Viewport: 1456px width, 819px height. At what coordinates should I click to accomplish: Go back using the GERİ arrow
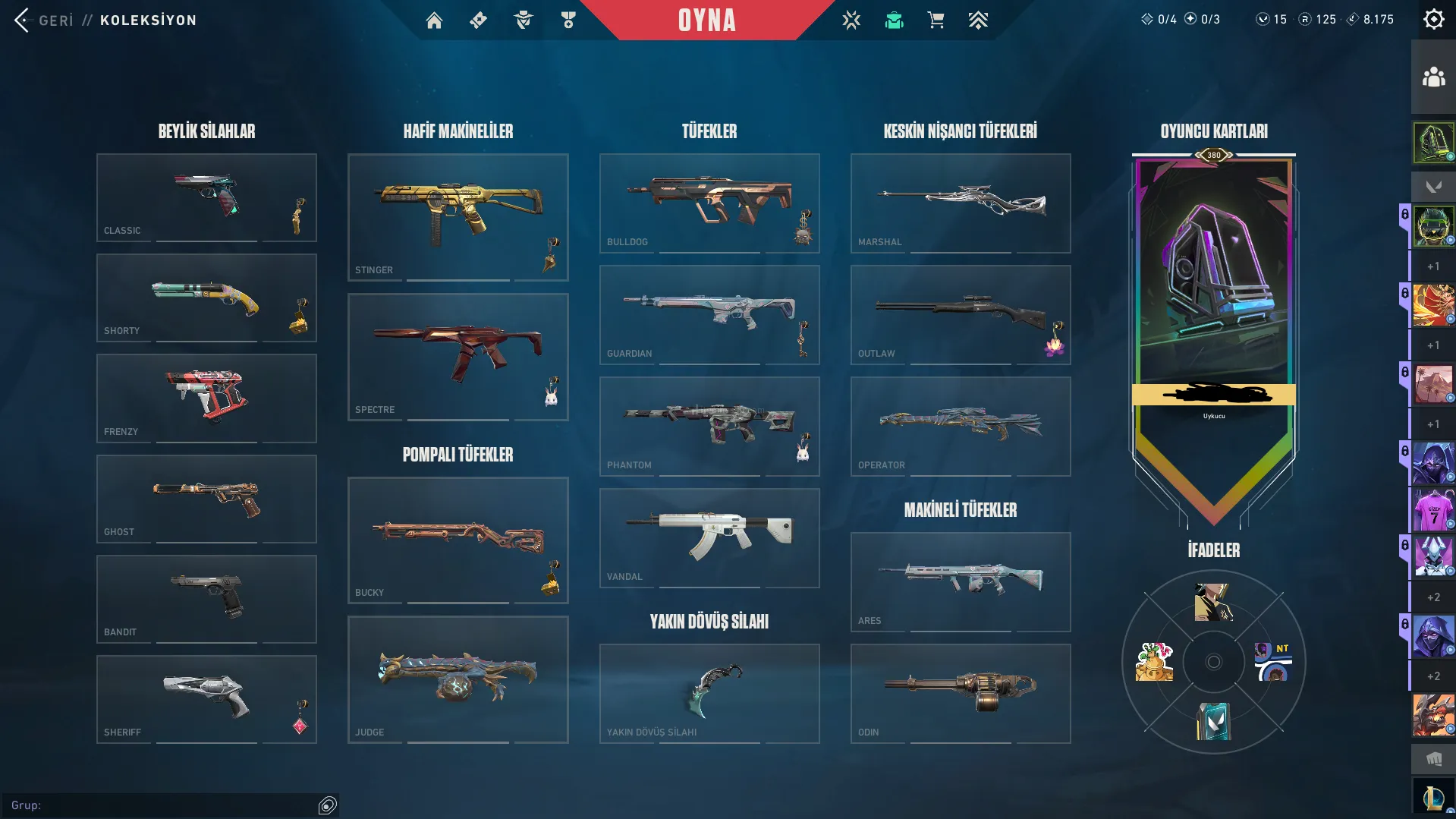click(x=23, y=20)
